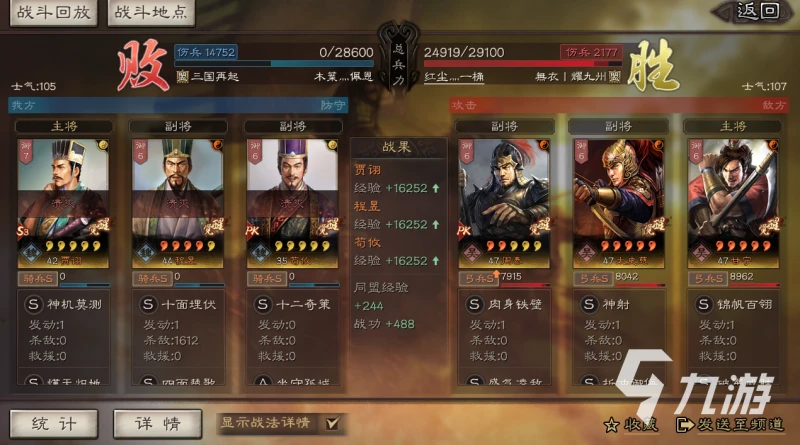Go back with the 返回 button
The image size is (800, 445).
coord(757,12)
